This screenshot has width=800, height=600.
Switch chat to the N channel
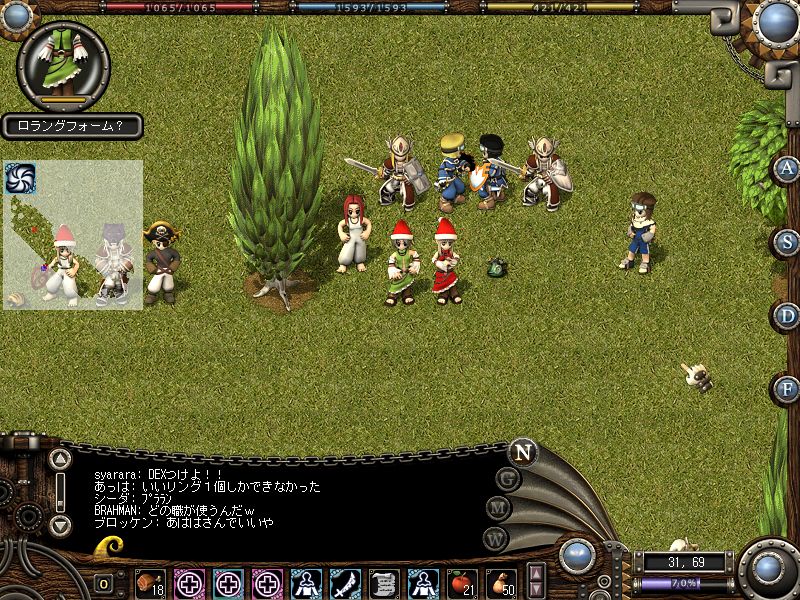pyautogui.click(x=522, y=452)
